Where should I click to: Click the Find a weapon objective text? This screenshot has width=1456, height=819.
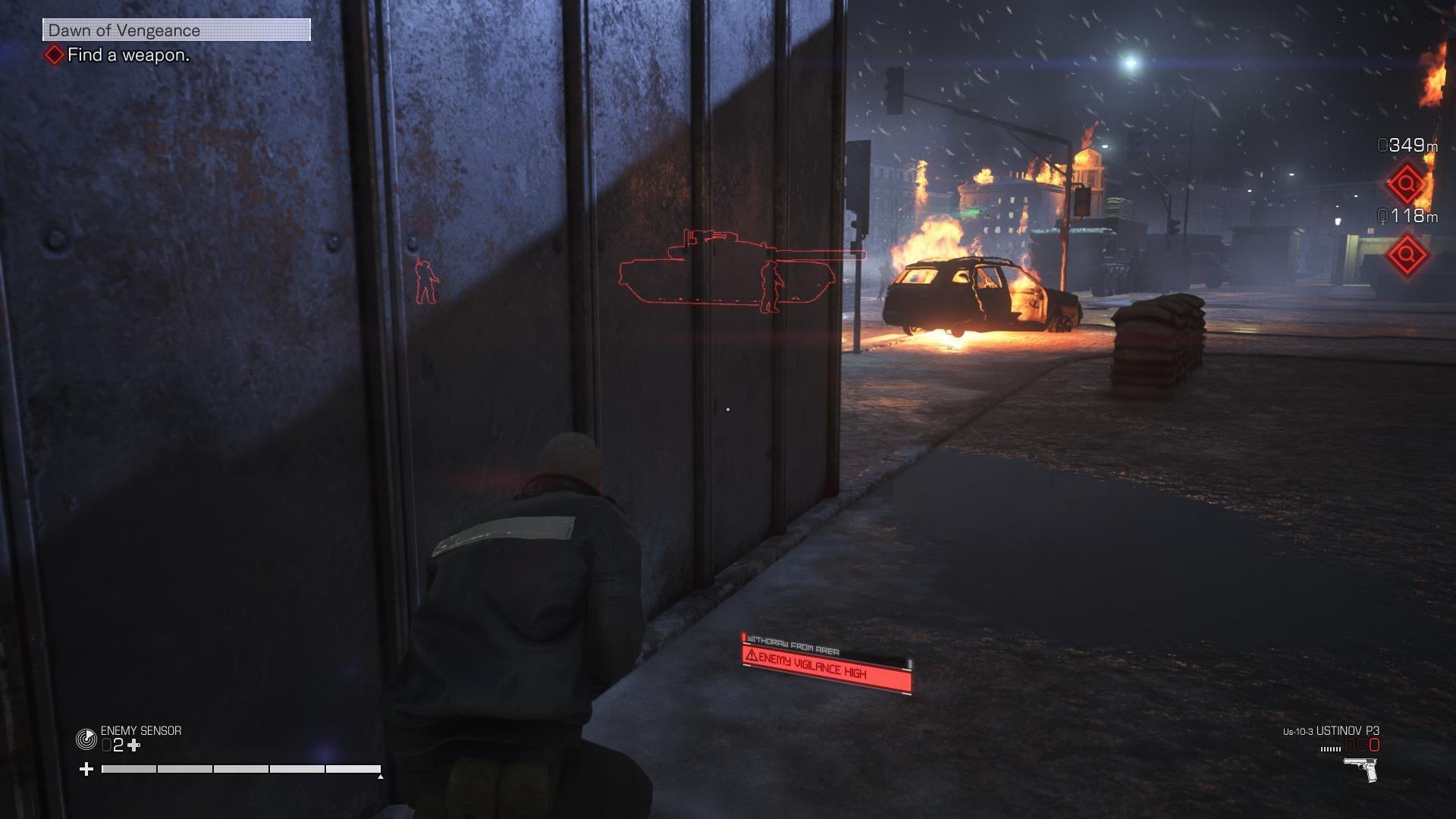(127, 56)
